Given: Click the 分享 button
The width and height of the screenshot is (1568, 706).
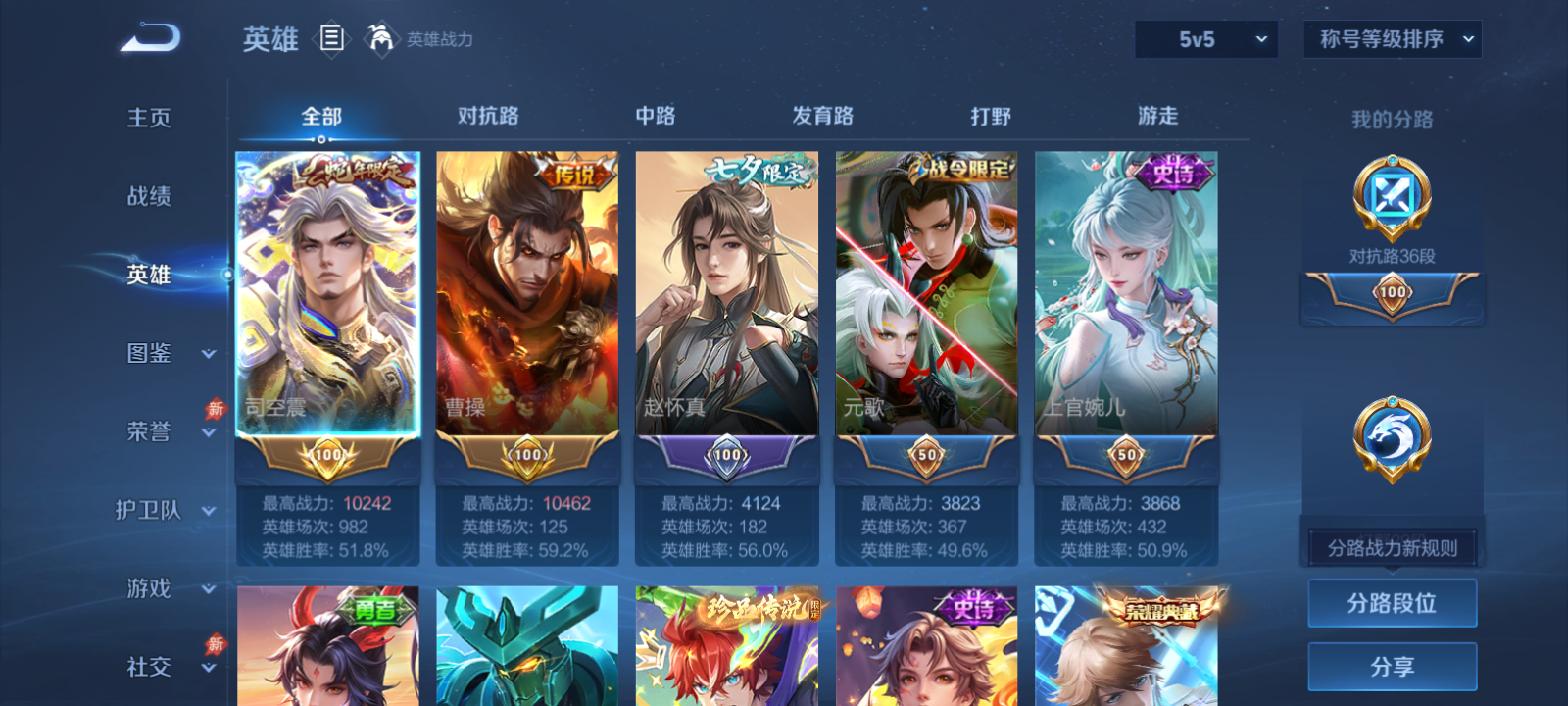Looking at the screenshot, I should coord(1392,664).
